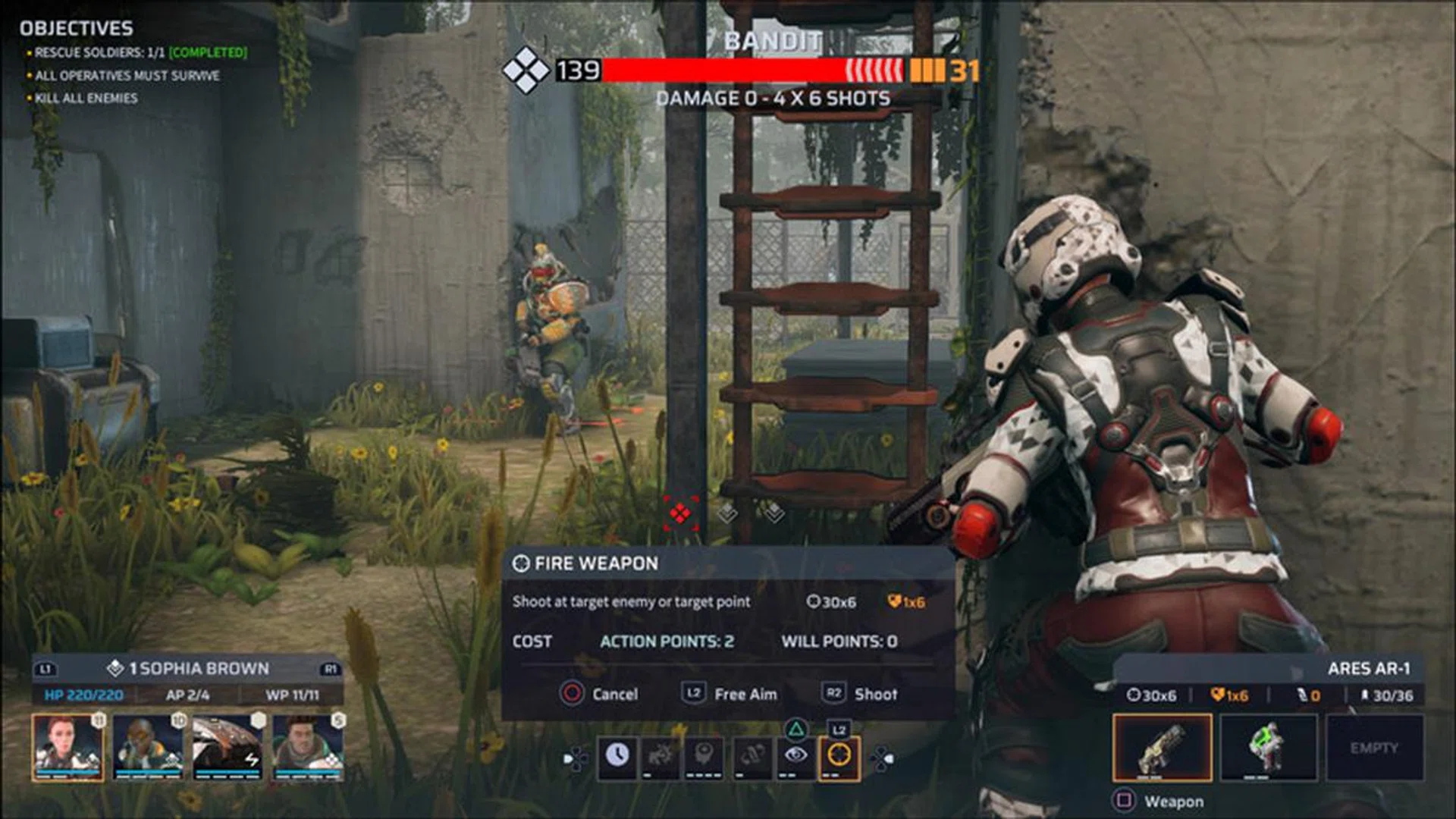Select the red target marker below the ladder
Viewport: 1456px width, 819px height.
[x=680, y=514]
